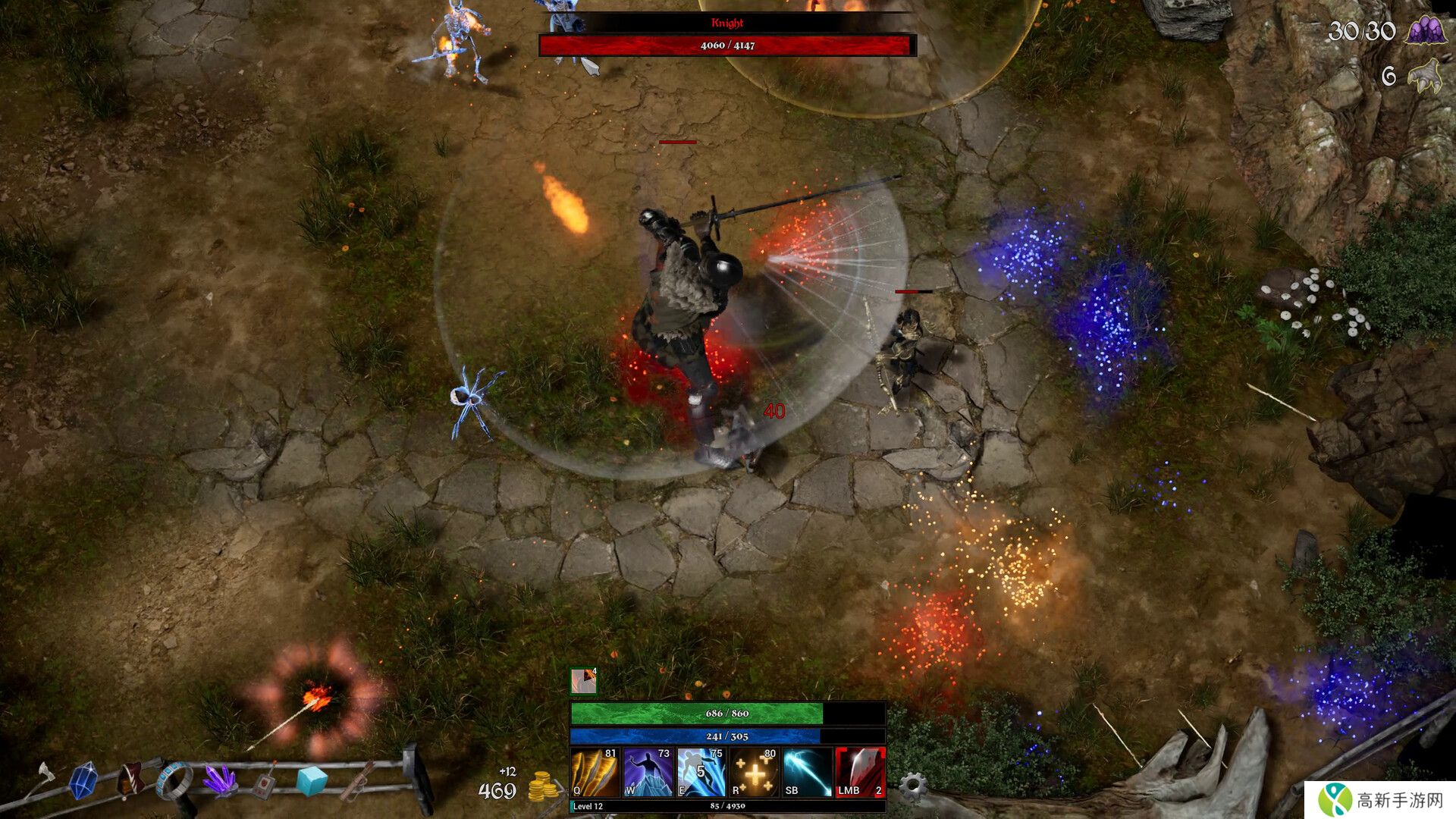This screenshot has height=819, width=1456.
Task: Pick the arrow quiver item
Action: (356, 781)
